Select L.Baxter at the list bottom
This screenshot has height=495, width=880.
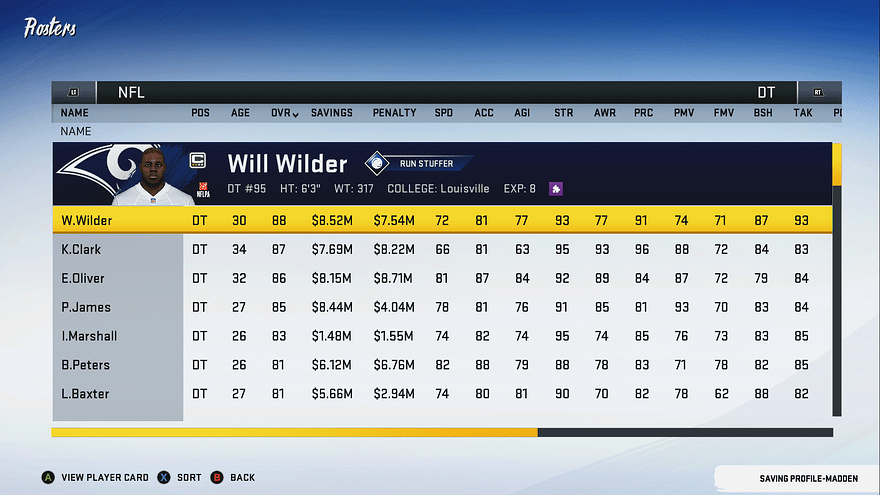pyautogui.click(x=85, y=394)
